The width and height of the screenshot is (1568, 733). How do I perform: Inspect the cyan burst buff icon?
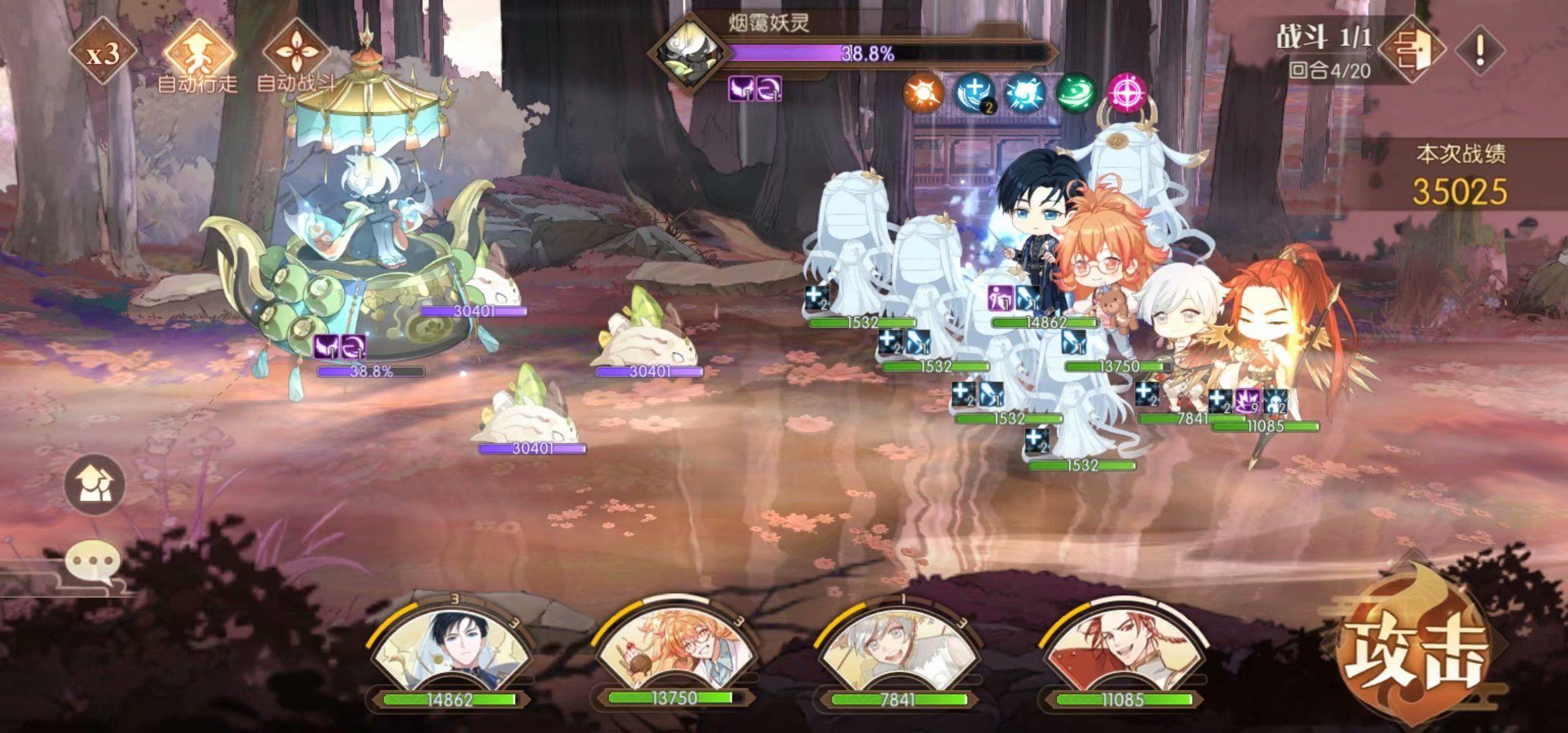click(1026, 93)
